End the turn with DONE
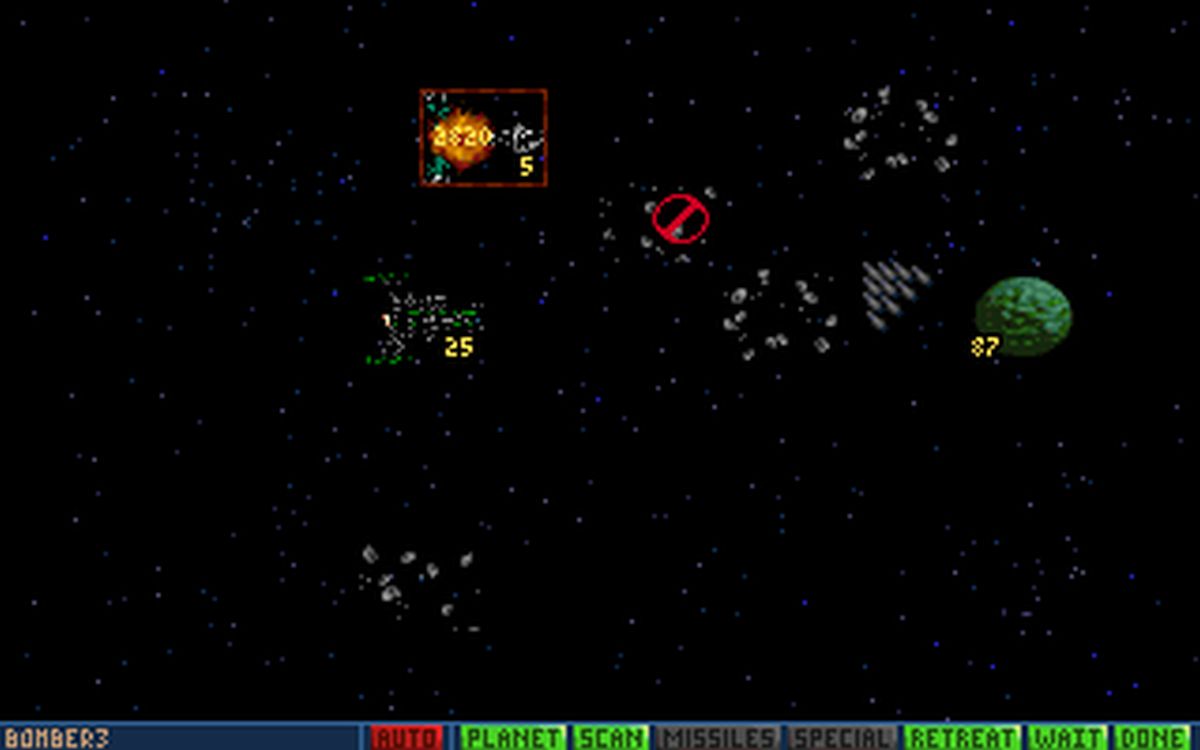1200x750 pixels. (1153, 738)
